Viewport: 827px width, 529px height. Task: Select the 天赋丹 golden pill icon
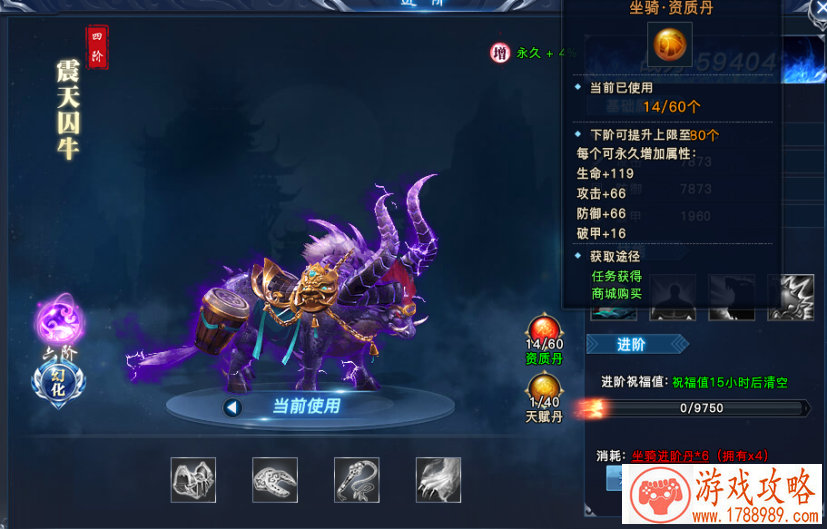(x=545, y=386)
